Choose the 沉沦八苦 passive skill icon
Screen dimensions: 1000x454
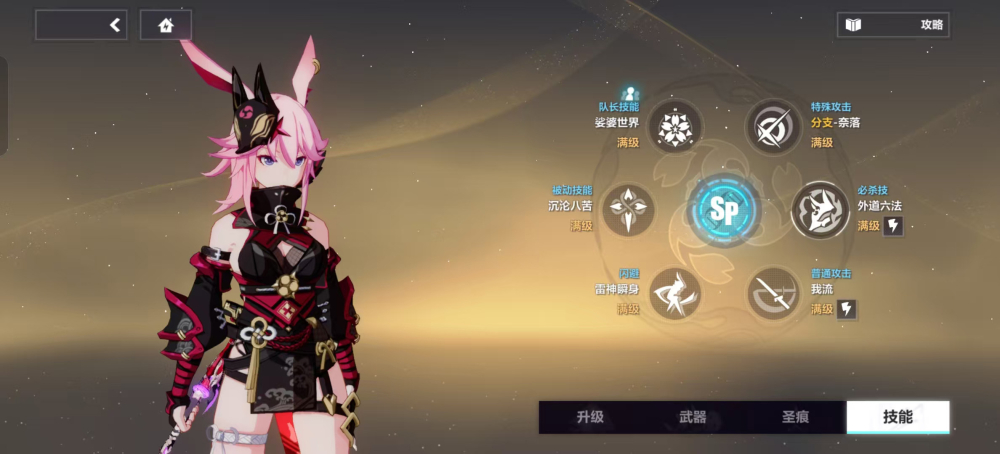click(x=628, y=210)
